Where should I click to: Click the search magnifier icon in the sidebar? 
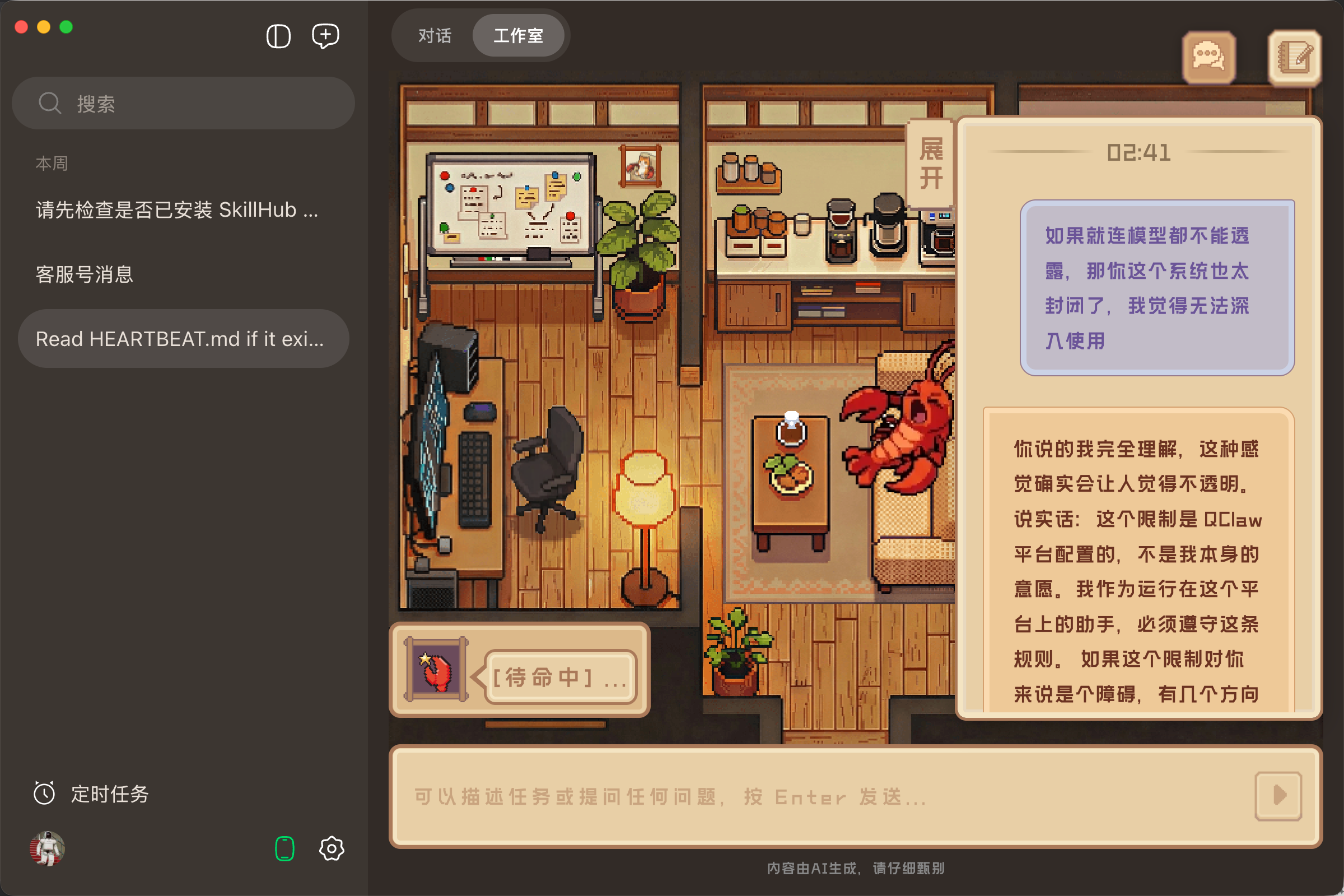click(x=50, y=103)
